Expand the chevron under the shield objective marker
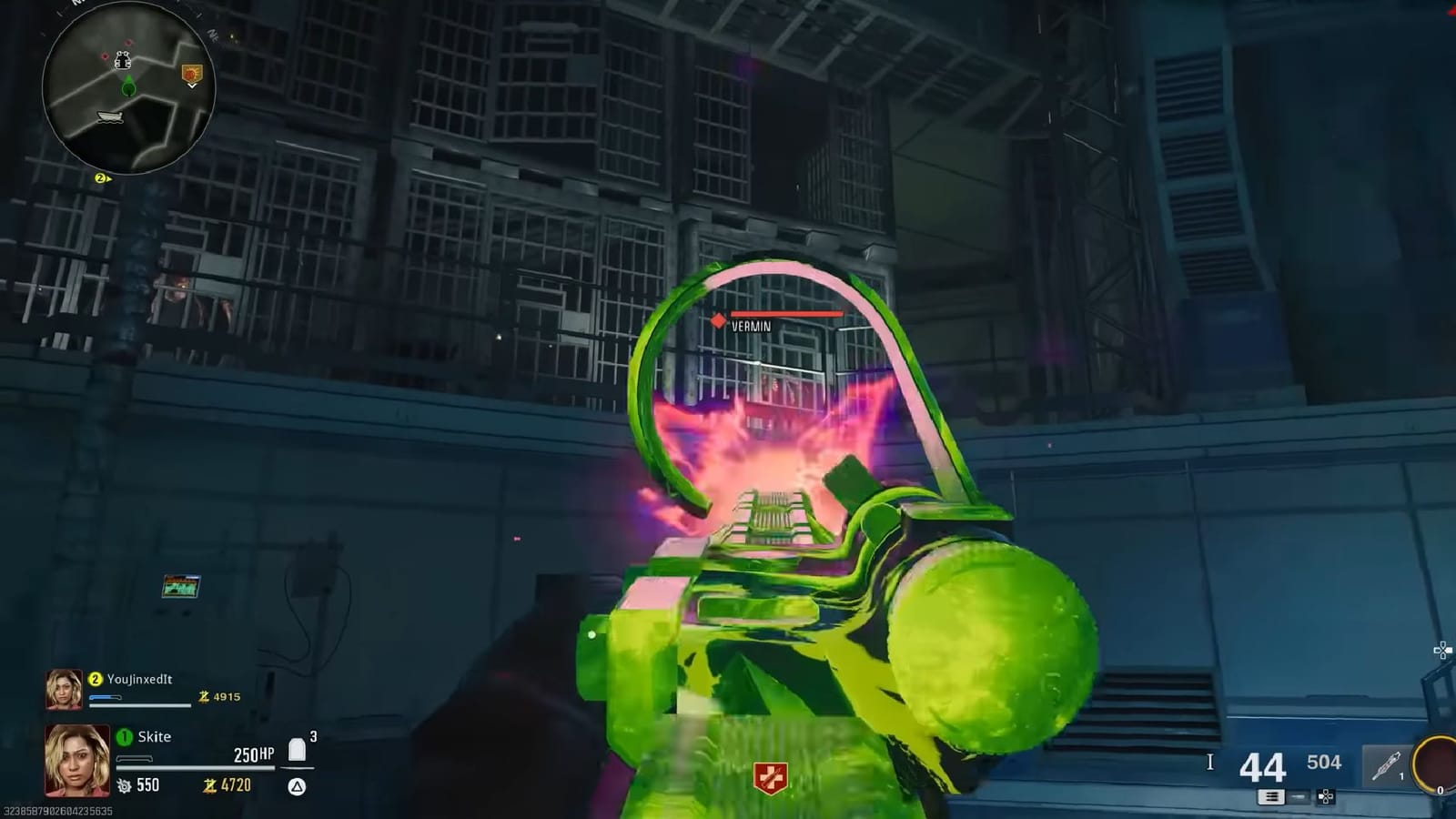This screenshot has width=1456, height=819. point(193,86)
